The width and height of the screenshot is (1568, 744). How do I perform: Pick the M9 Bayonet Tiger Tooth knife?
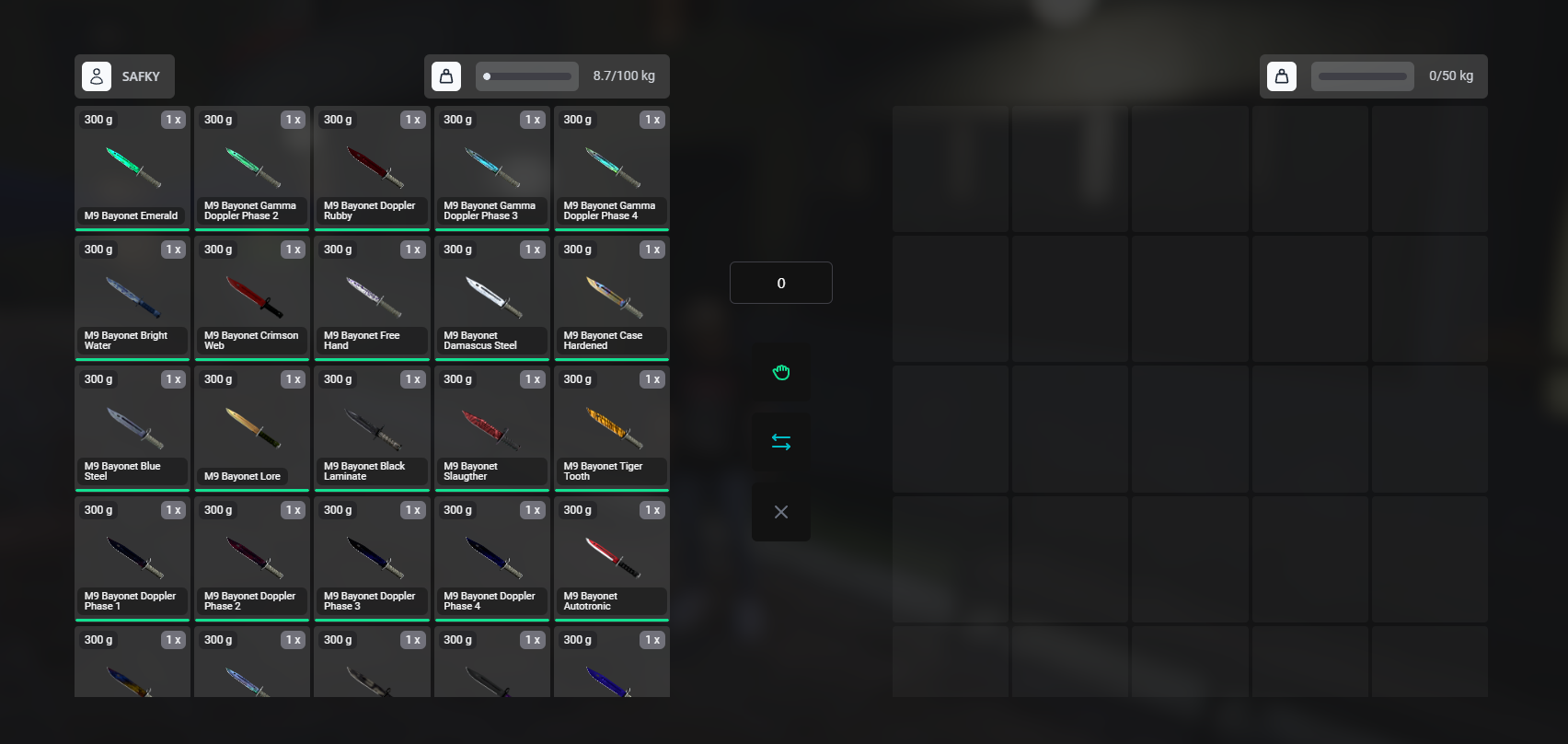pyautogui.click(x=611, y=427)
